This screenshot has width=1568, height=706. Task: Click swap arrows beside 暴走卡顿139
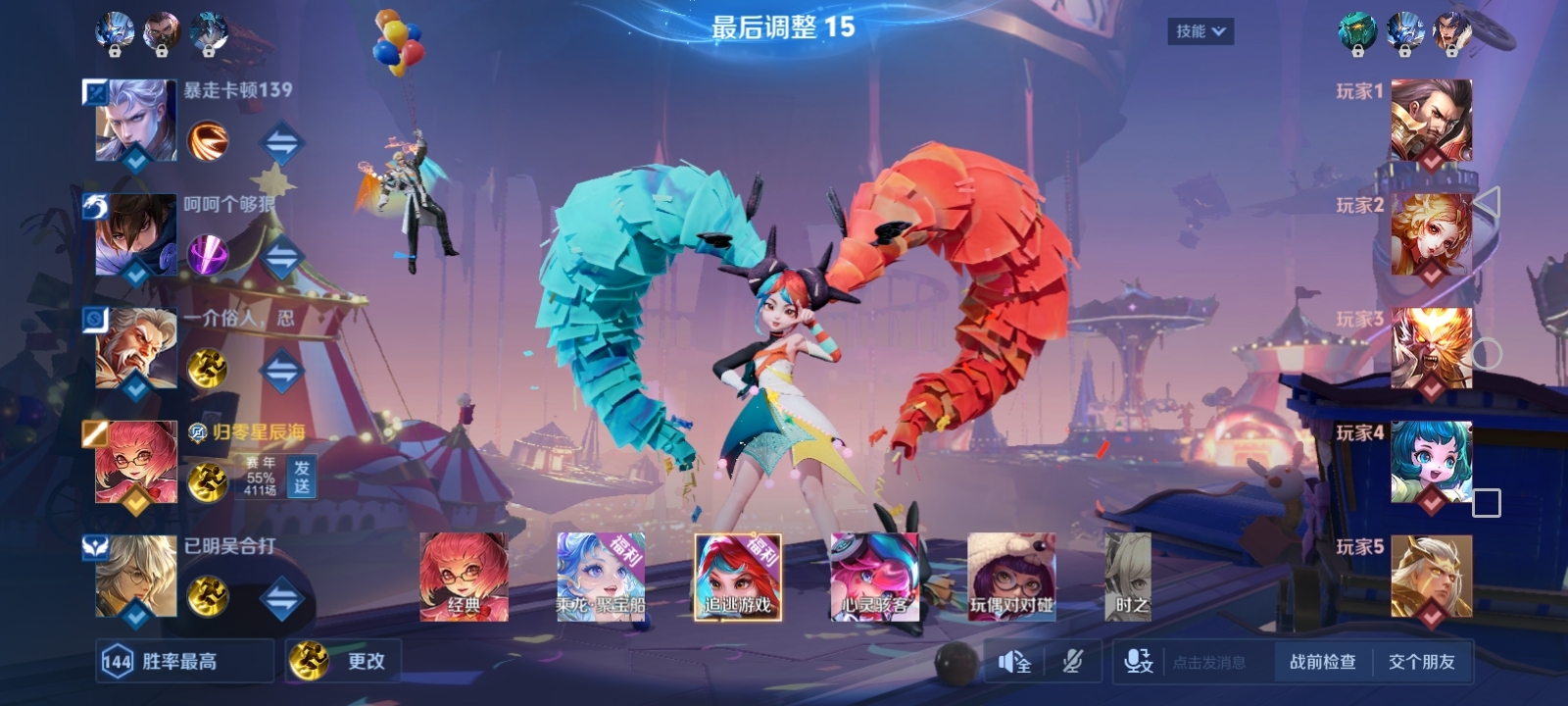coord(281,143)
